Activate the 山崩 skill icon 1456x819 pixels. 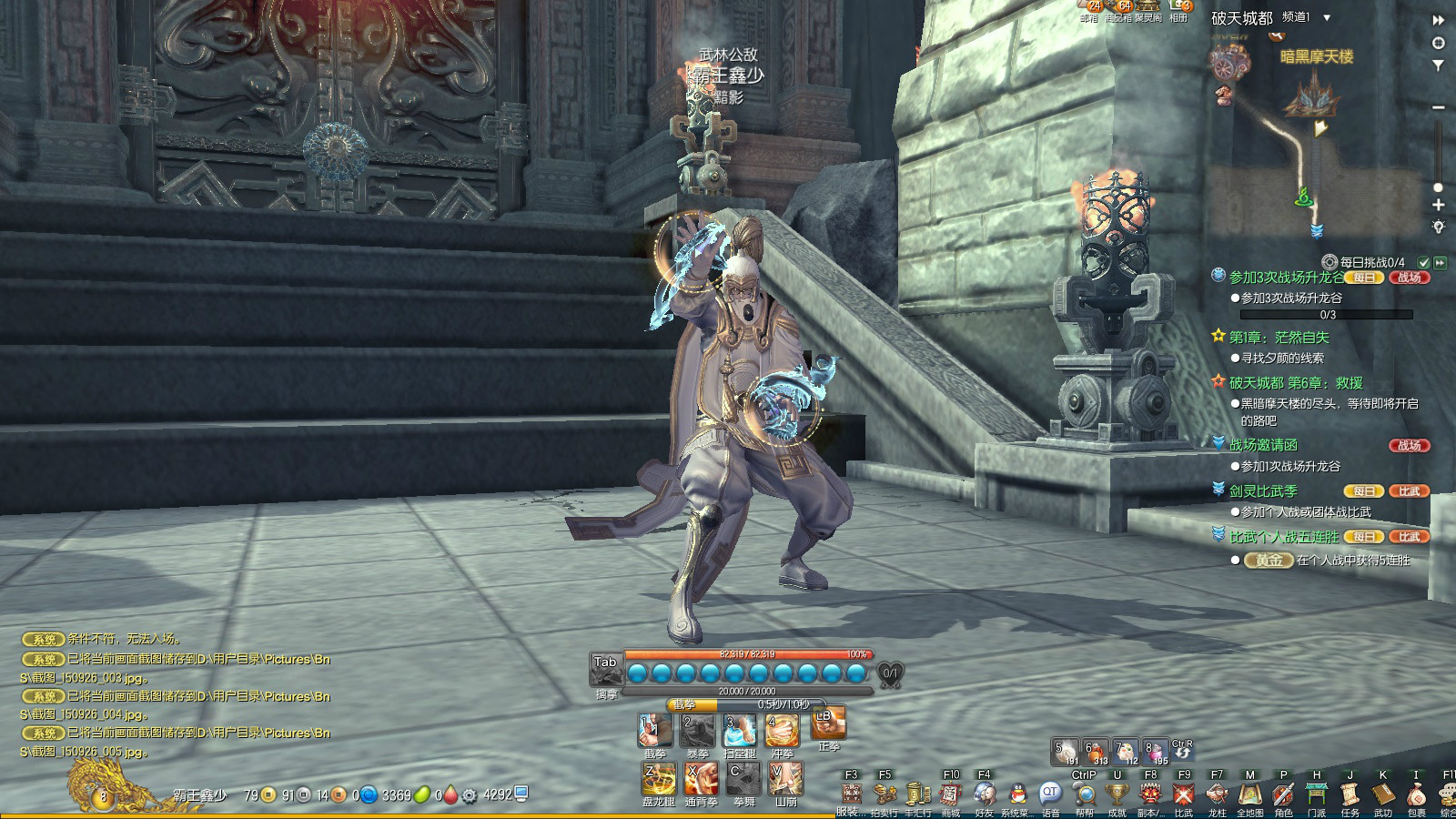point(785,780)
